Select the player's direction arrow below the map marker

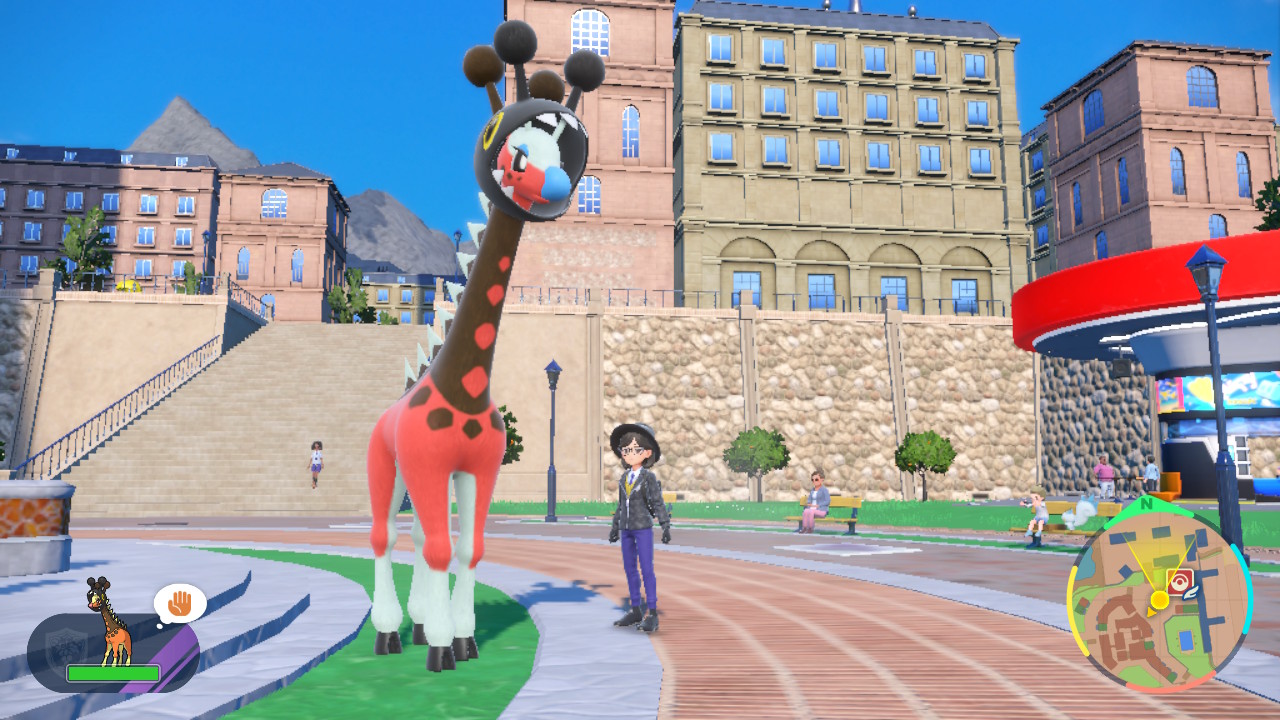[x=1150, y=613]
